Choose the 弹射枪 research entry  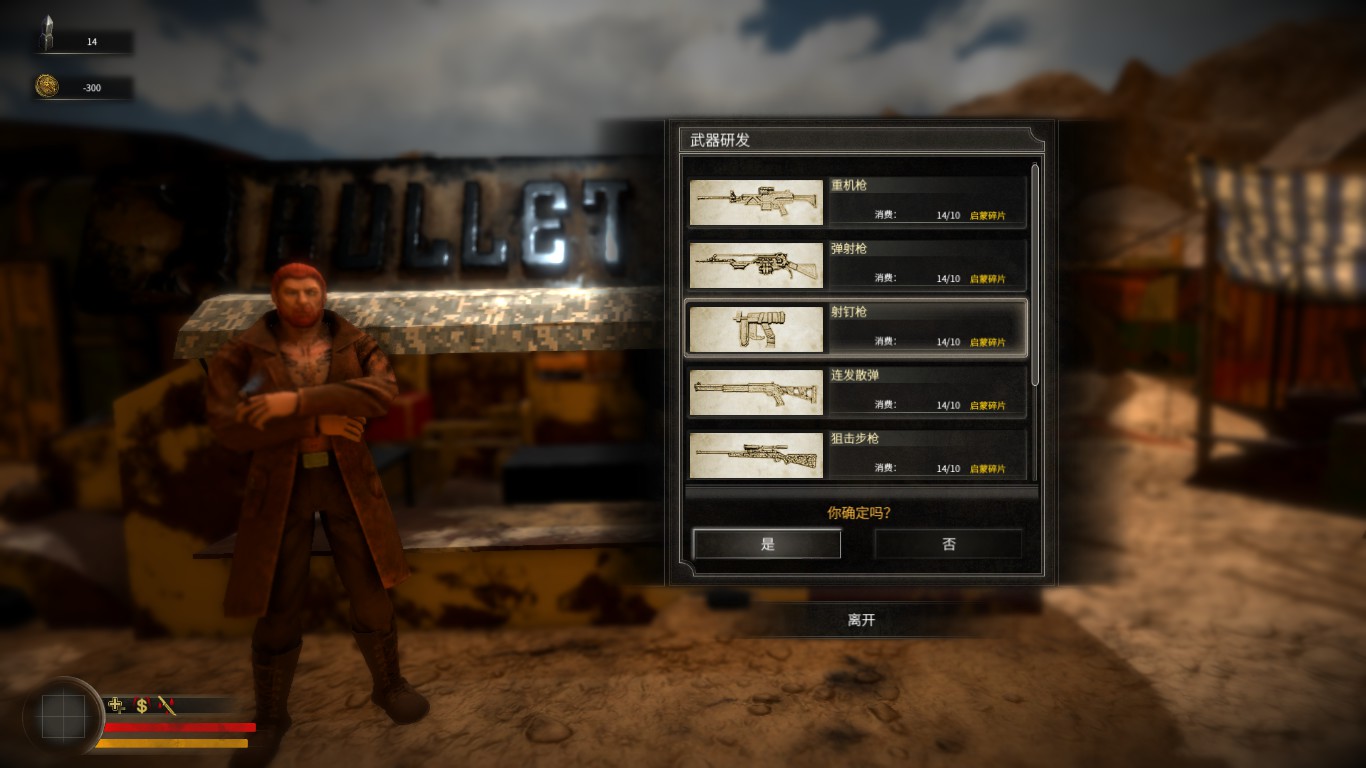pos(857,265)
